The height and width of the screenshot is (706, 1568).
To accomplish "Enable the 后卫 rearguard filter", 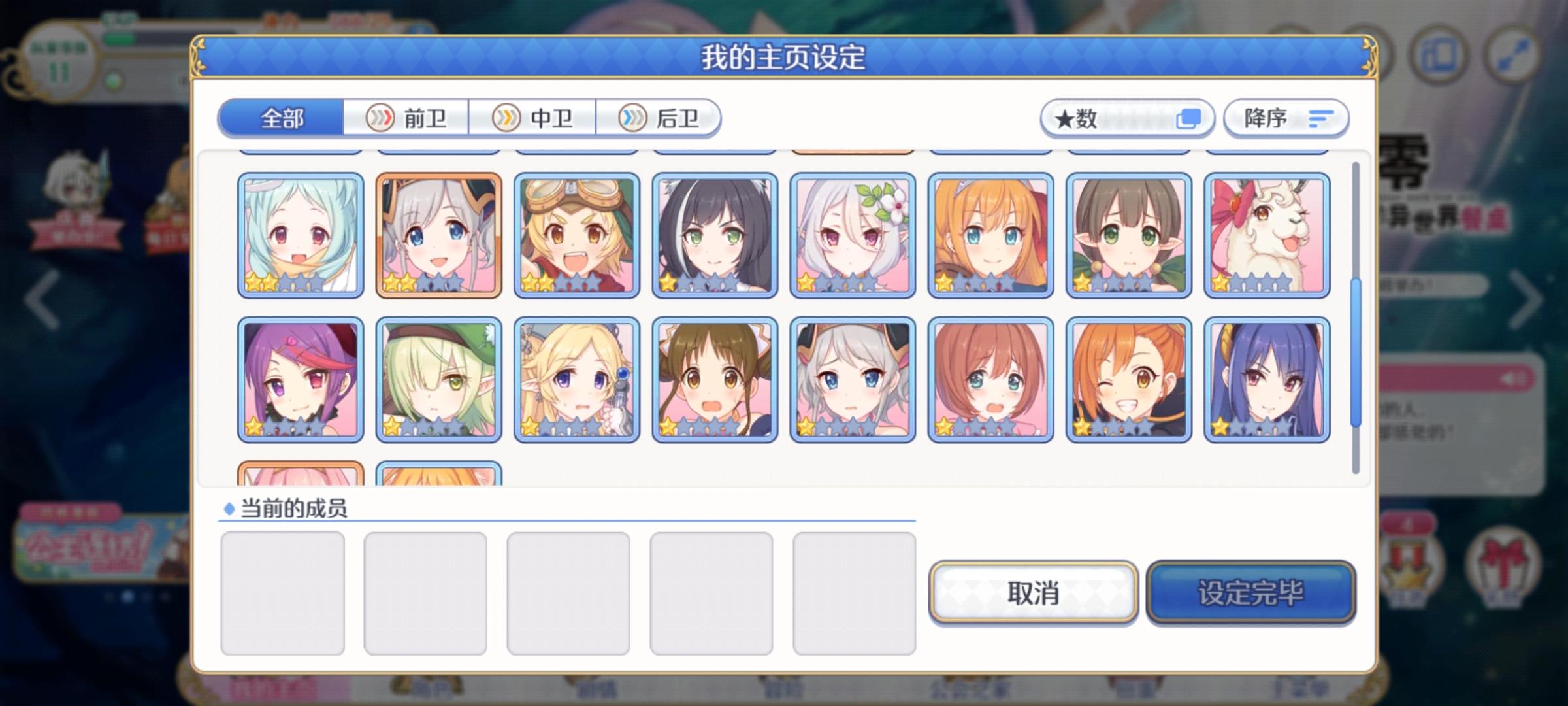I will 660,118.
